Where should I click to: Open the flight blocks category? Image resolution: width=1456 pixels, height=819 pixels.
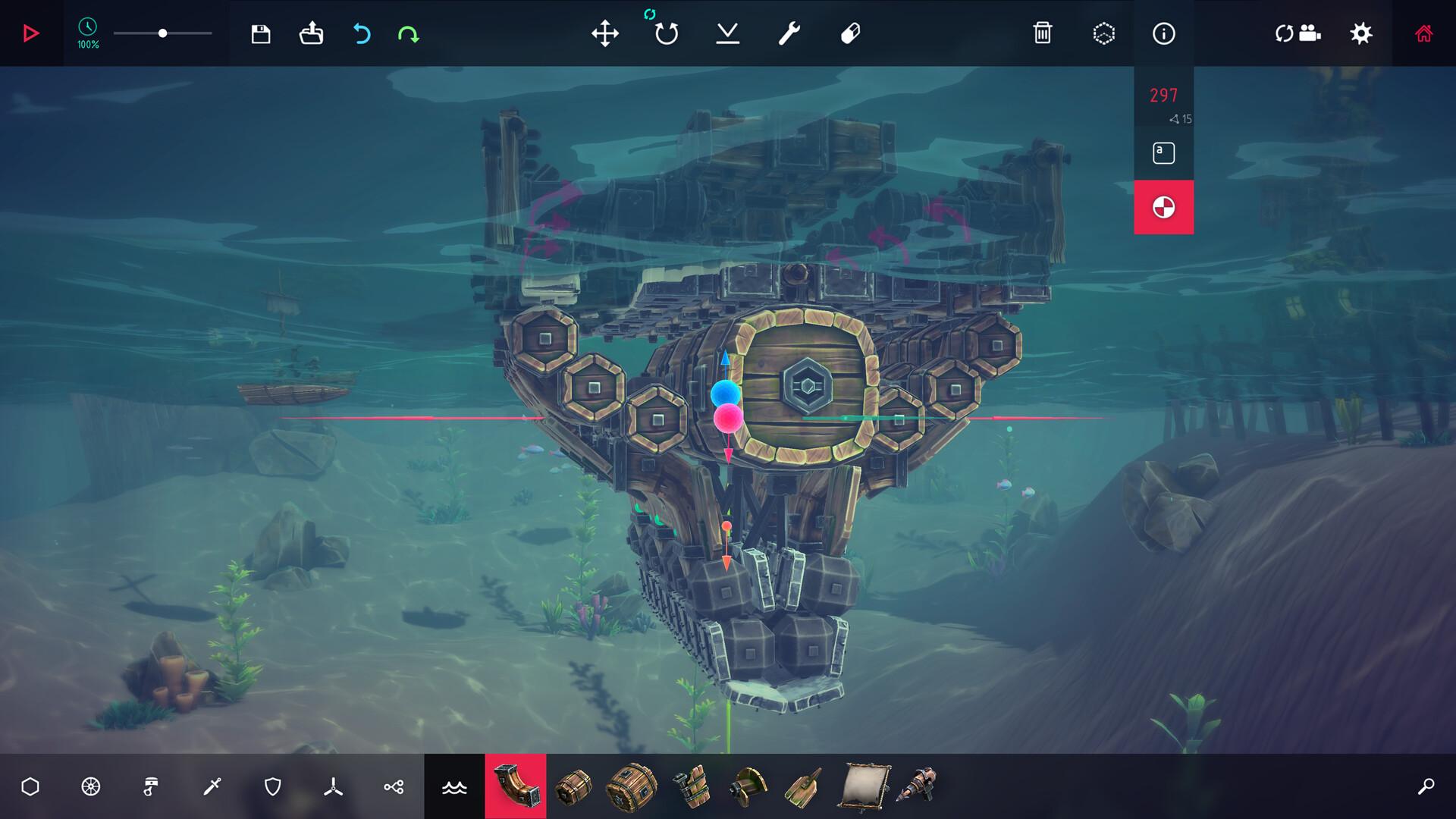pos(332,787)
